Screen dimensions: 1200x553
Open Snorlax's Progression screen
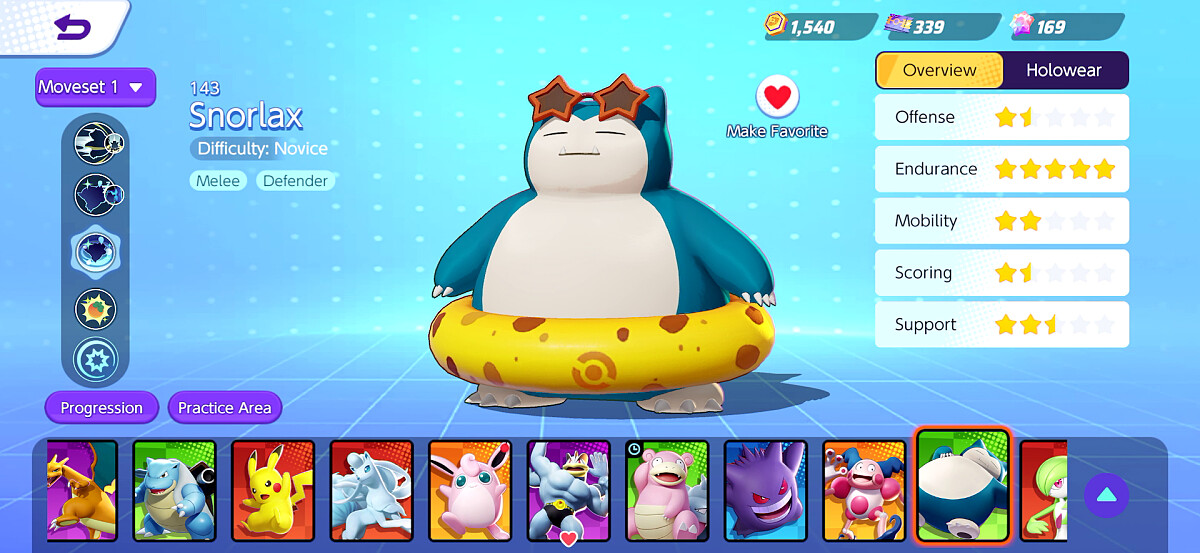(101, 408)
